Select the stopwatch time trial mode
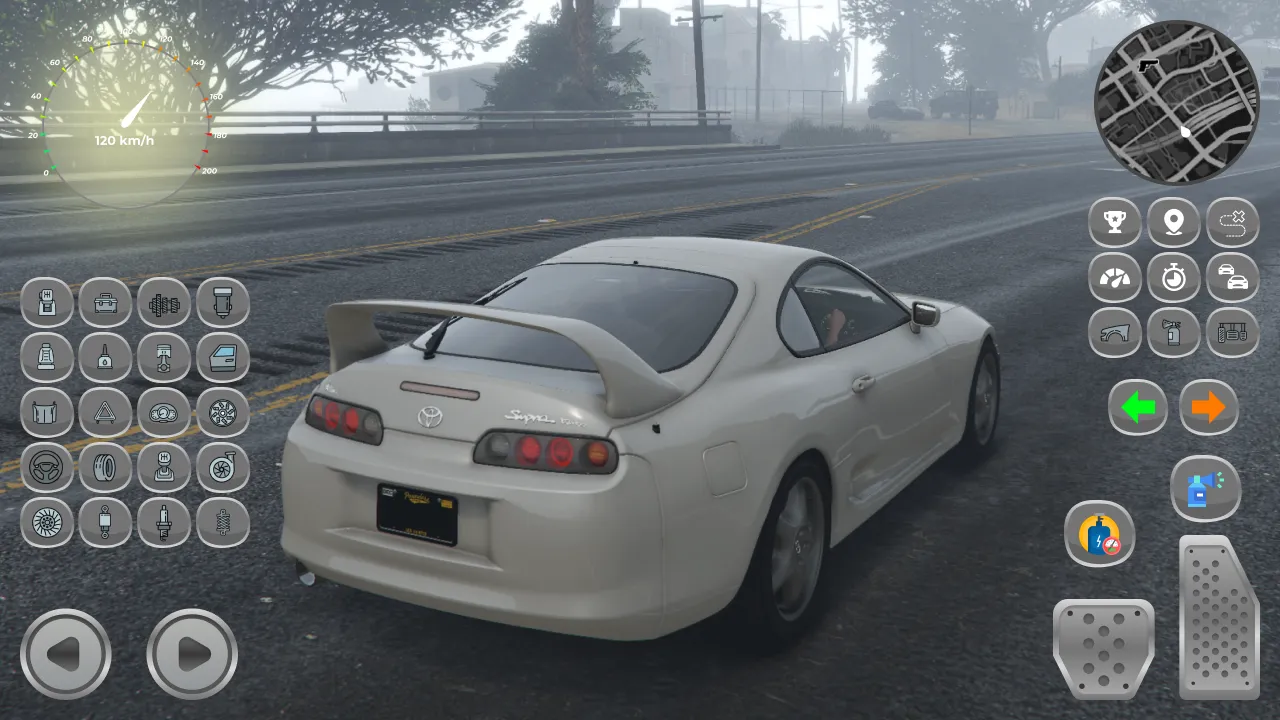 (1174, 278)
